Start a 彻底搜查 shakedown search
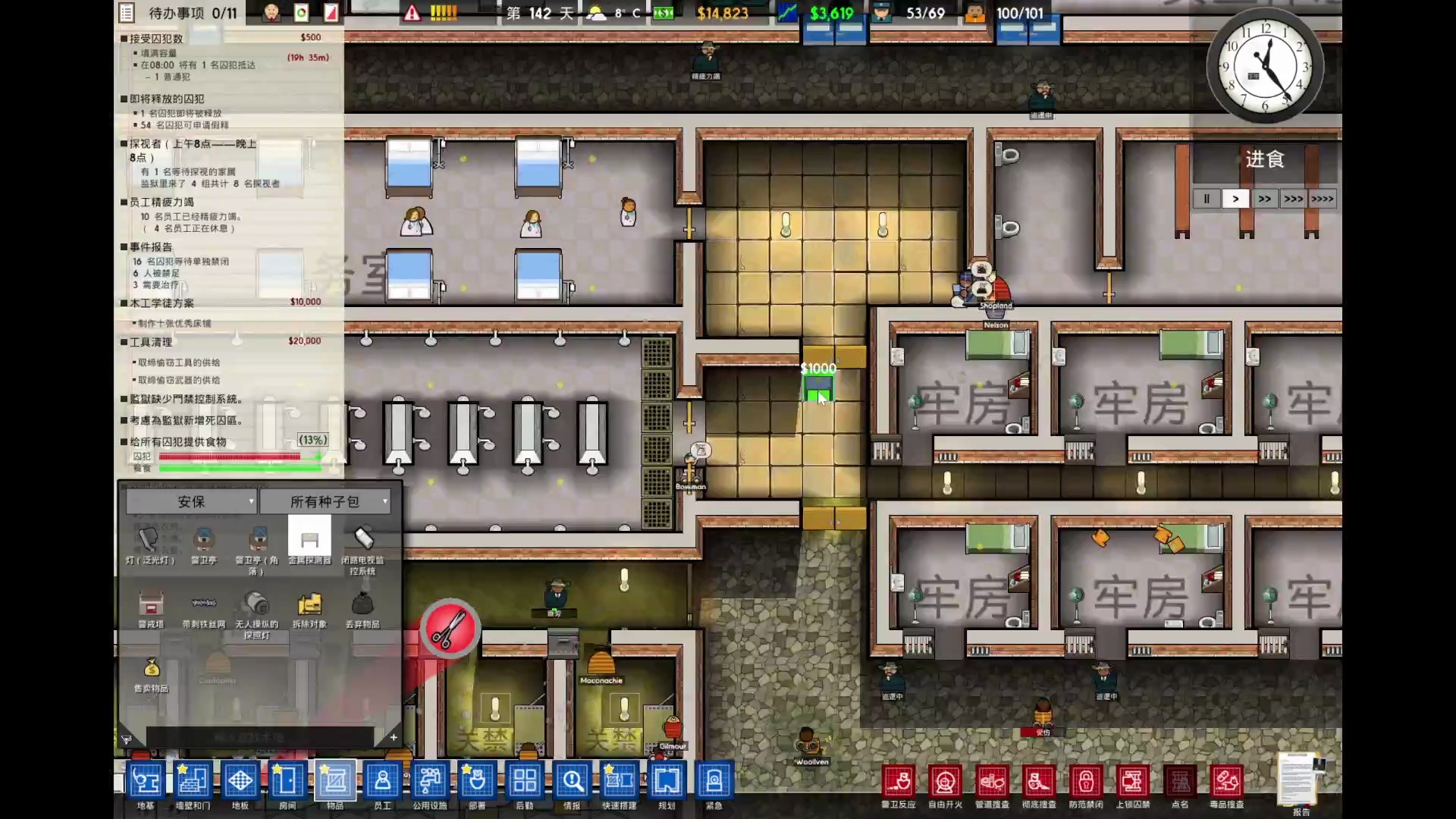This screenshot has height=819, width=1456. (x=1039, y=783)
